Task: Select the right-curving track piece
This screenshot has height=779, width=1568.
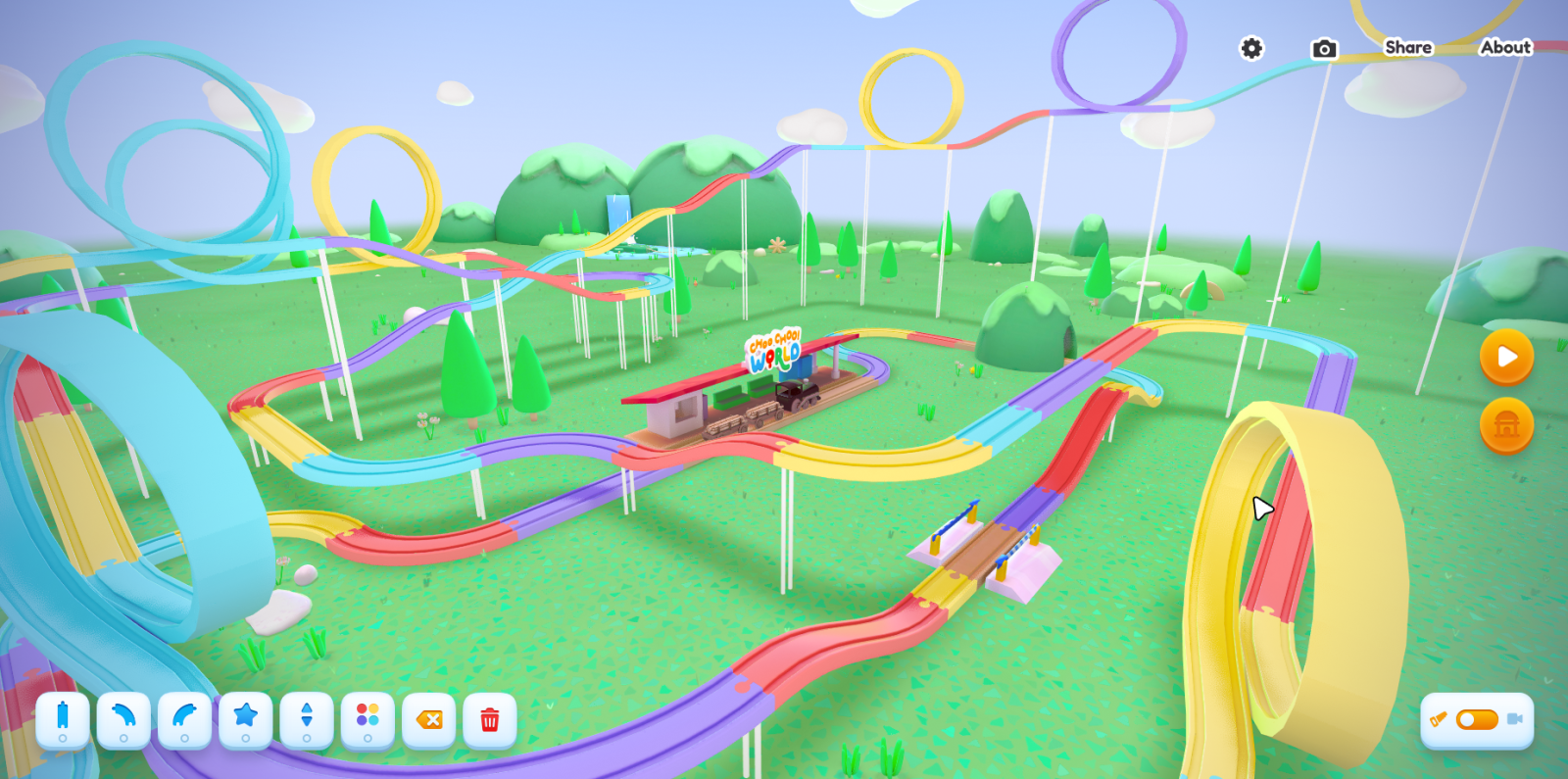Action: click(x=184, y=720)
